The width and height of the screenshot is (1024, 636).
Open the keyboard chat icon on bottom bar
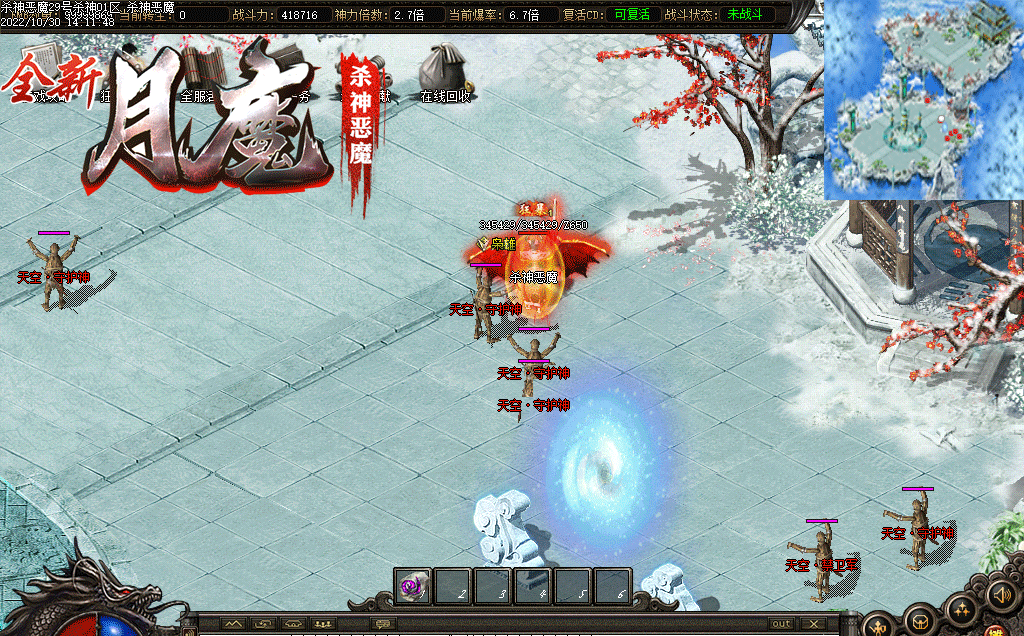click(383, 624)
